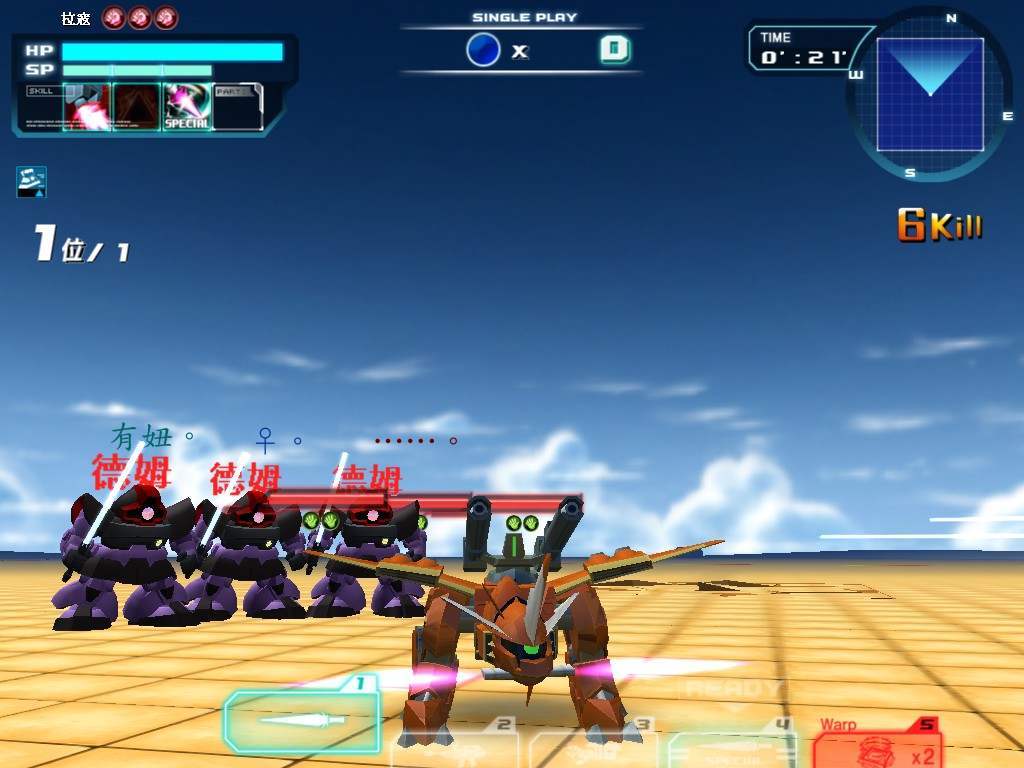Click the small mech status icon below the skill panel
This screenshot has height=768, width=1024.
click(31, 181)
